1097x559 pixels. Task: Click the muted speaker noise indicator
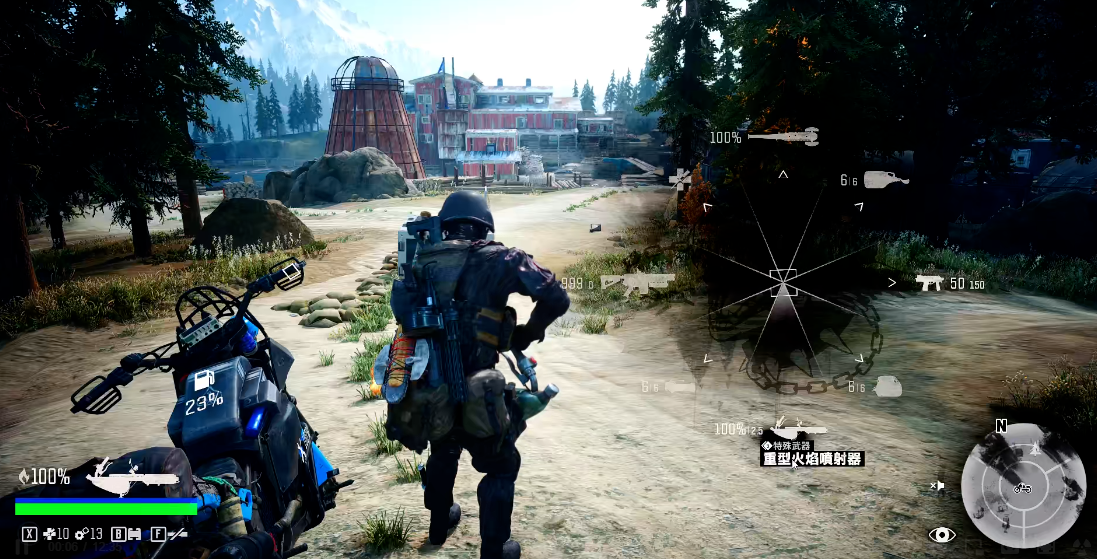coord(938,486)
